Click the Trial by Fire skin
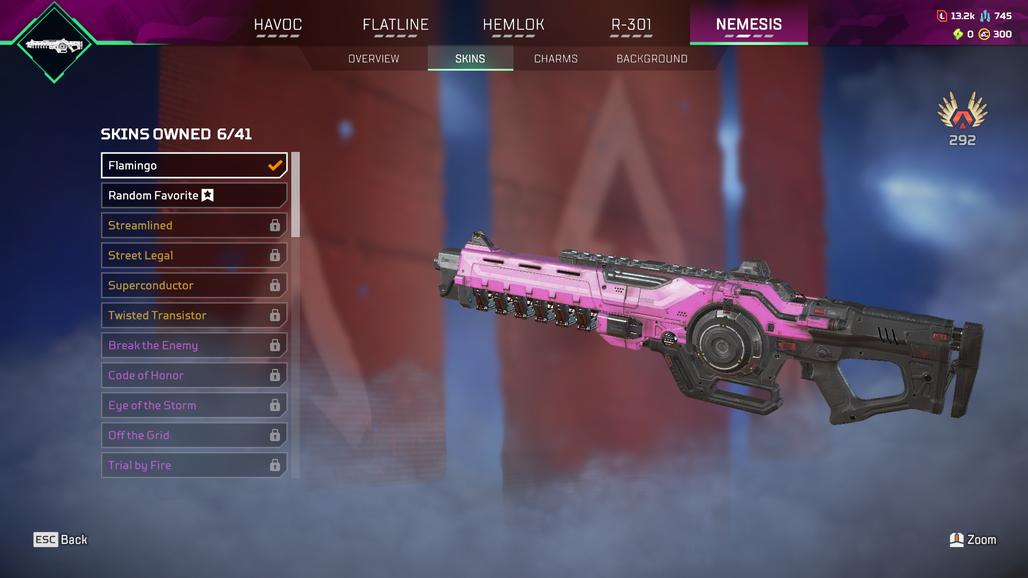The height and width of the screenshot is (578, 1028). click(x=194, y=465)
